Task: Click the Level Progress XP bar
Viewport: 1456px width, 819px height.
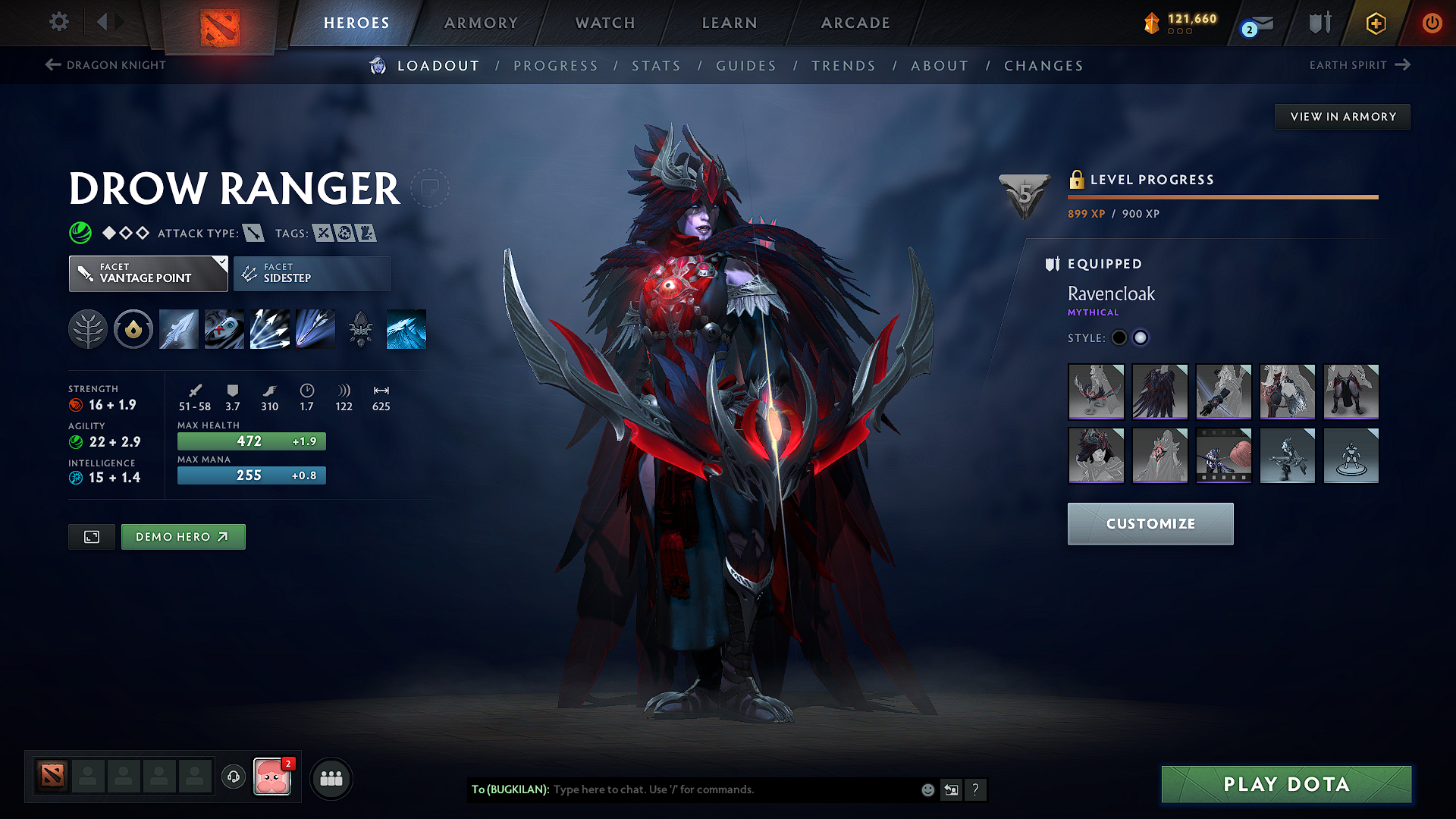Action: tap(1222, 196)
